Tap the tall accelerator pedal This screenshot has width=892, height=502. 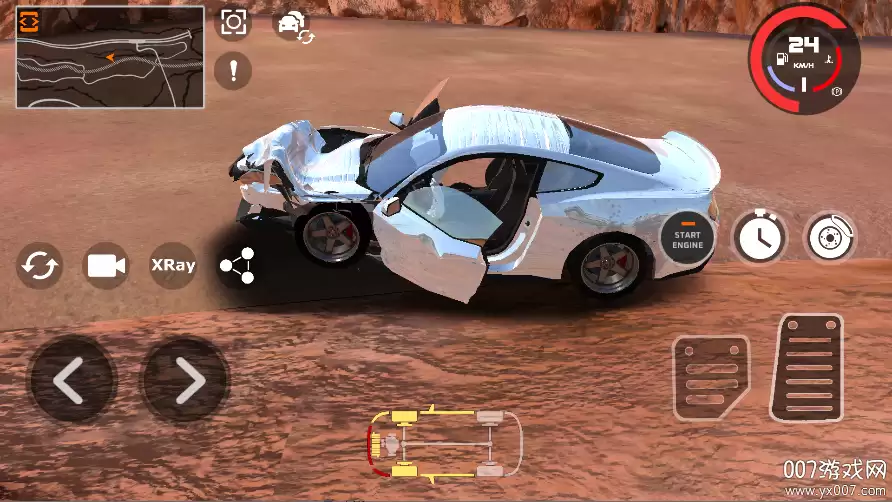click(x=806, y=367)
